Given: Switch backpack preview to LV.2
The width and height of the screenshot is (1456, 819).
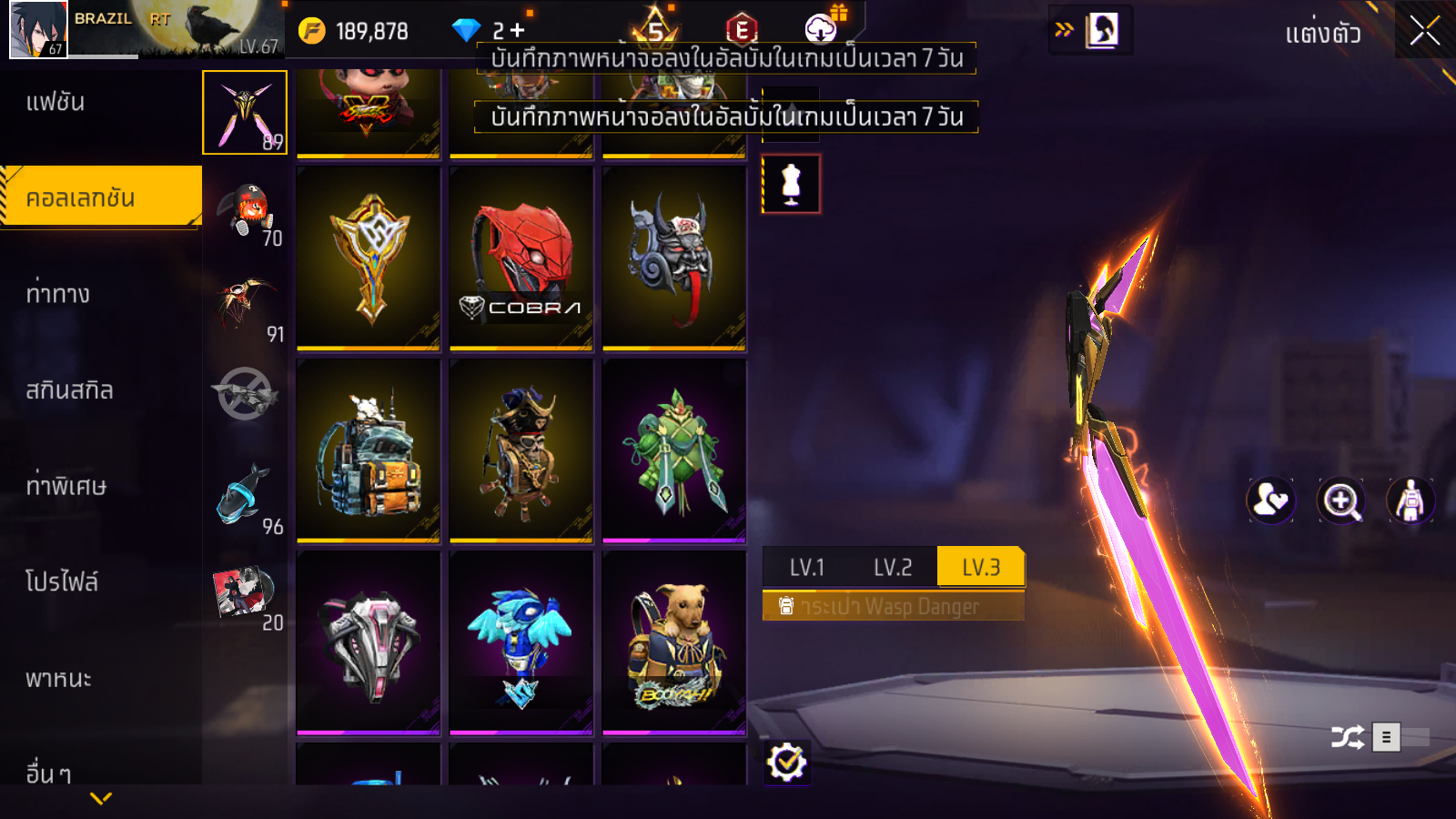Looking at the screenshot, I should pyautogui.click(x=893, y=568).
